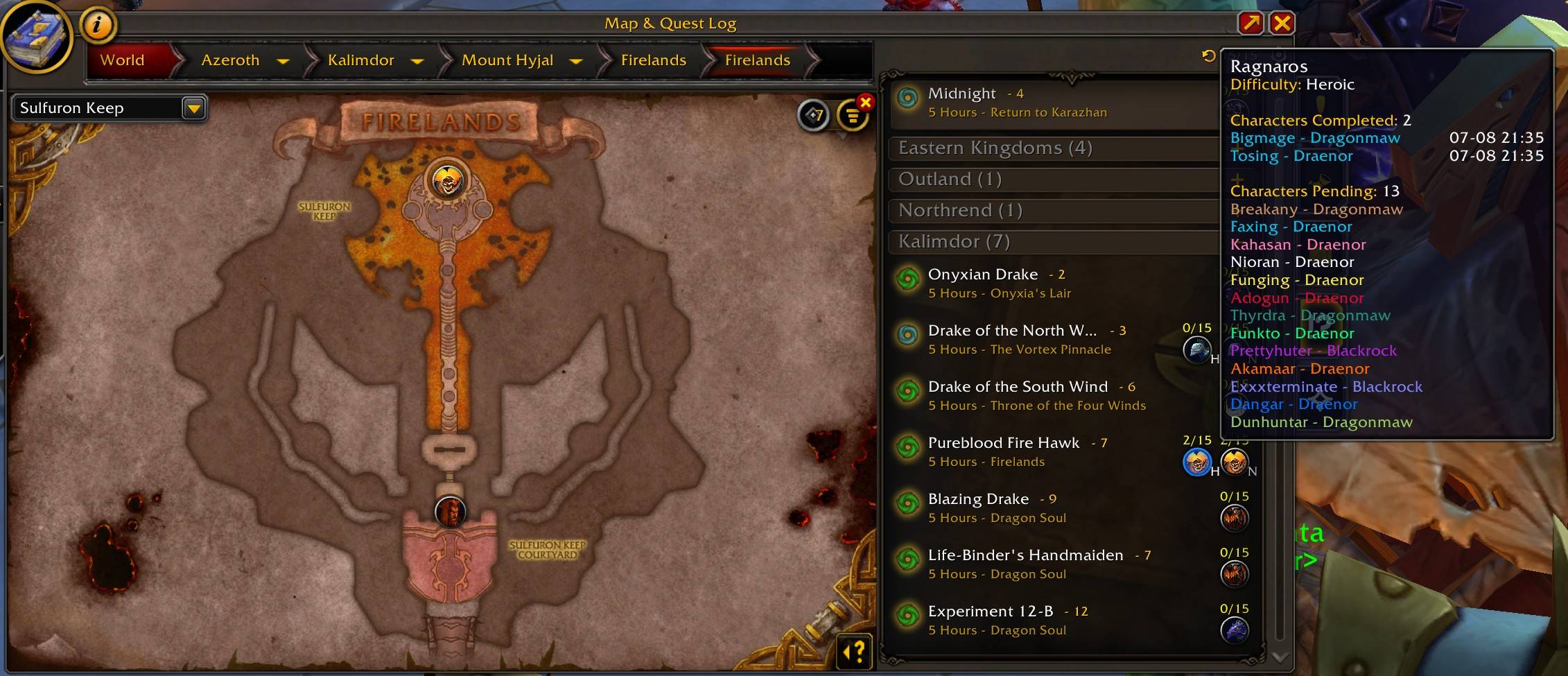Switch to the World tab
Screen dimensions: 1568x676
tap(123, 60)
